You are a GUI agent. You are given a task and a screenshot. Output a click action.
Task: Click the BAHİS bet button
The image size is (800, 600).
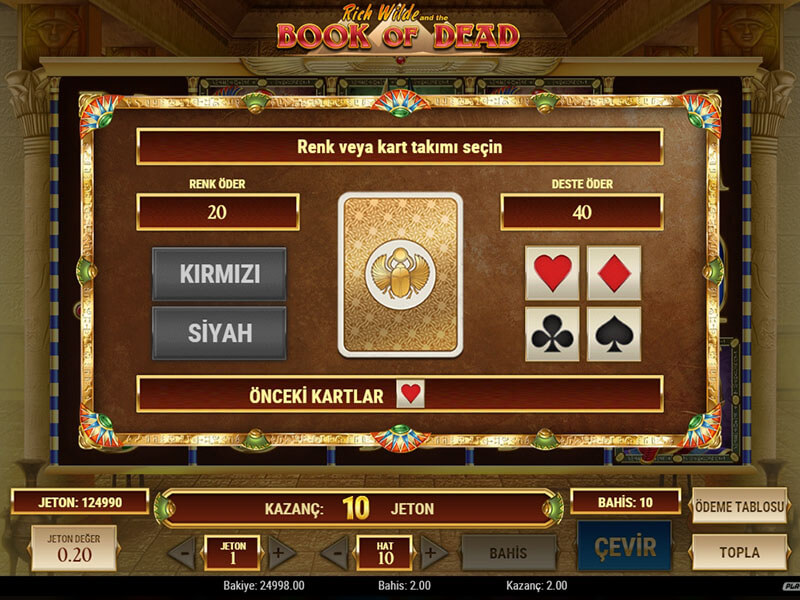pyautogui.click(x=508, y=552)
